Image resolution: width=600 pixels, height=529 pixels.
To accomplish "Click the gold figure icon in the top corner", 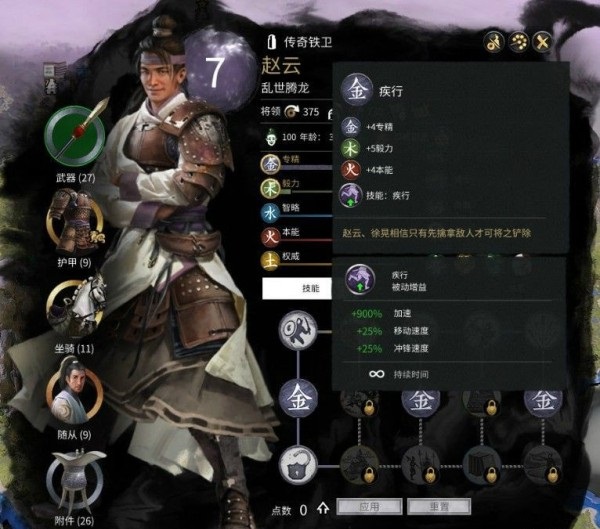I will click(x=493, y=41).
